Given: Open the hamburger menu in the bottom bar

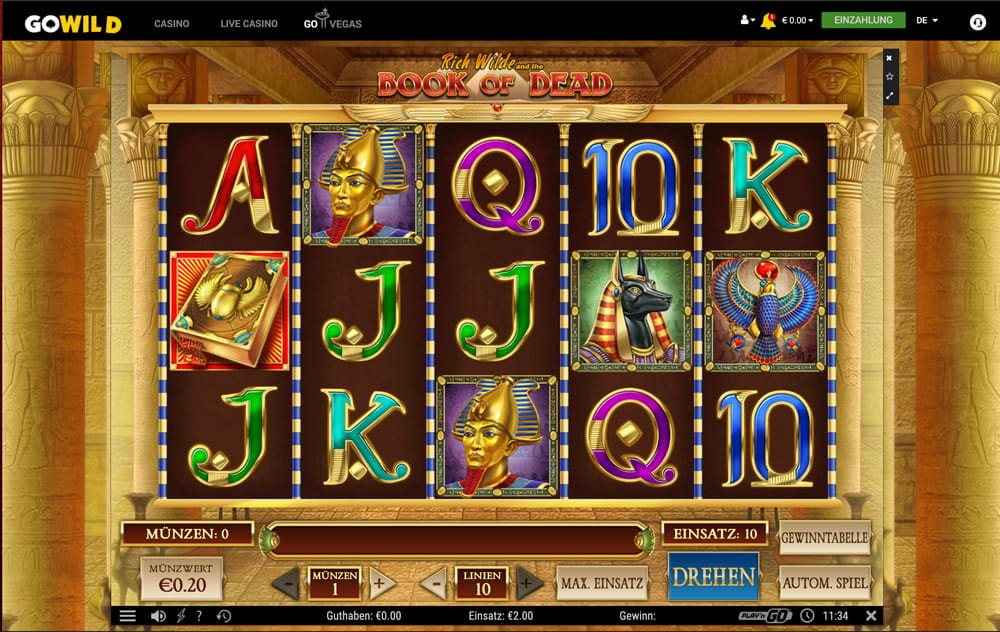Looking at the screenshot, I should [x=128, y=616].
